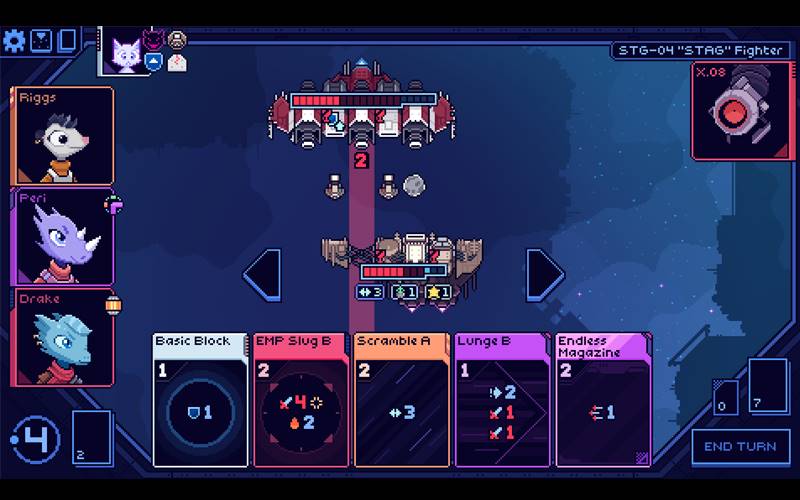Screen dimensions: 800x500
Task: Select Drake crew portrait
Action: [63, 336]
